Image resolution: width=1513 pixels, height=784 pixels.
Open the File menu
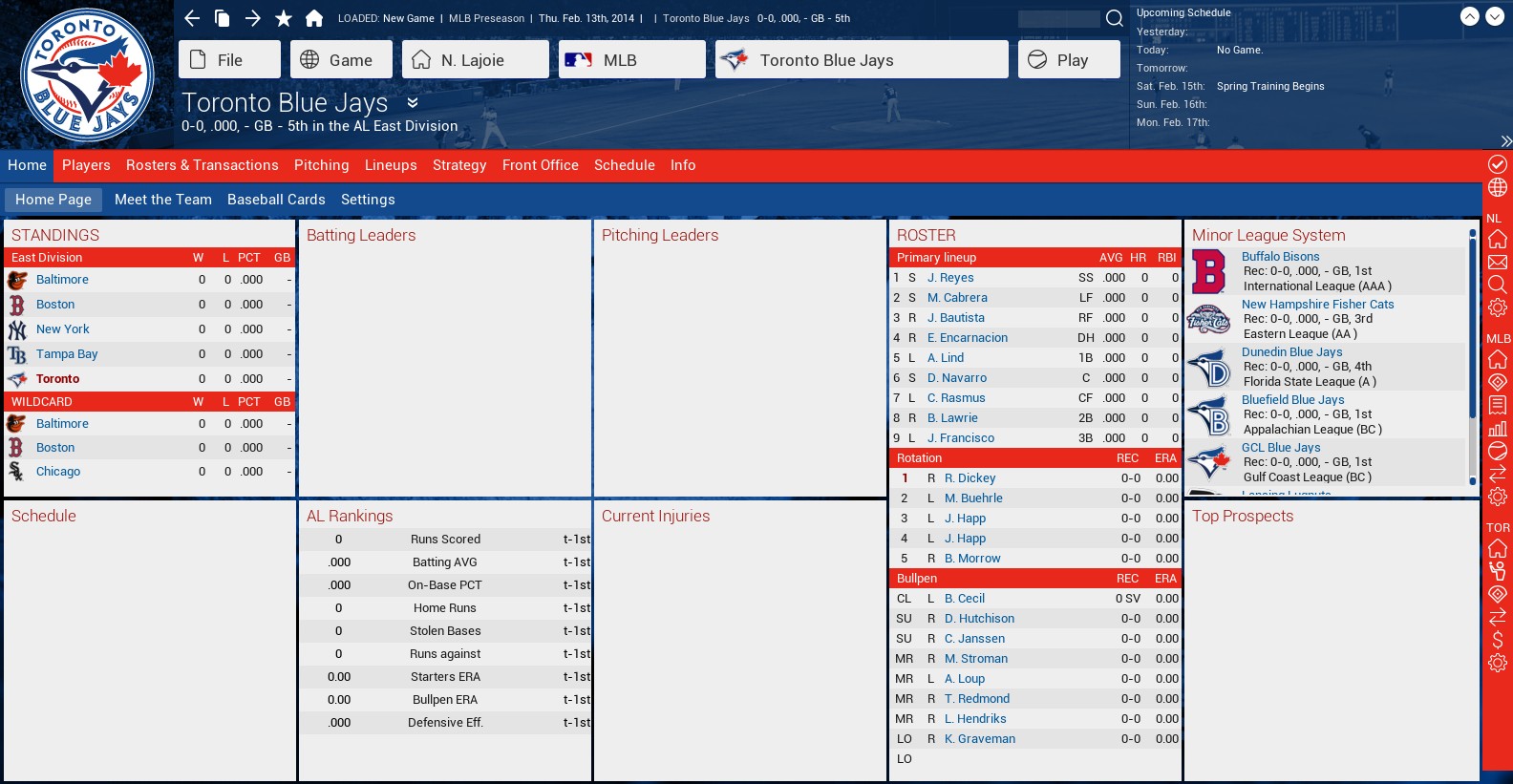[x=229, y=60]
